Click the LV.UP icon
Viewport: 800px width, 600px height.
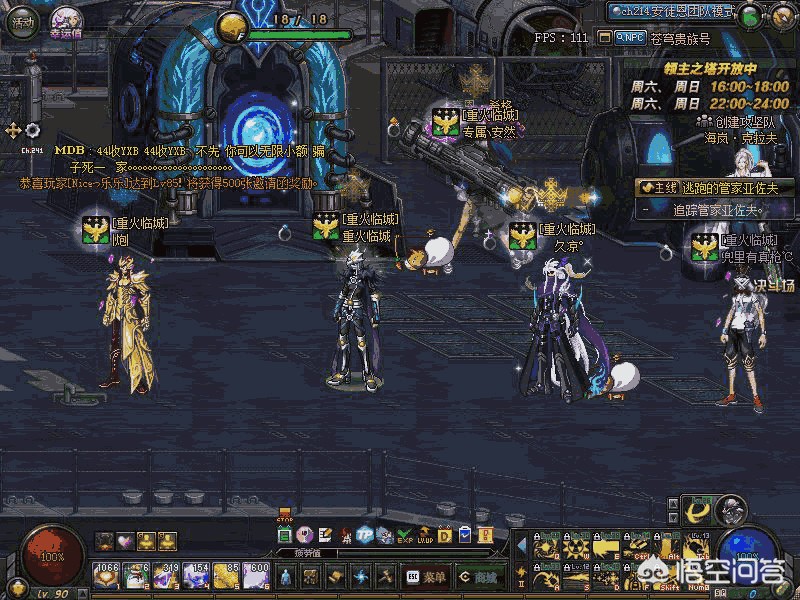tap(424, 535)
